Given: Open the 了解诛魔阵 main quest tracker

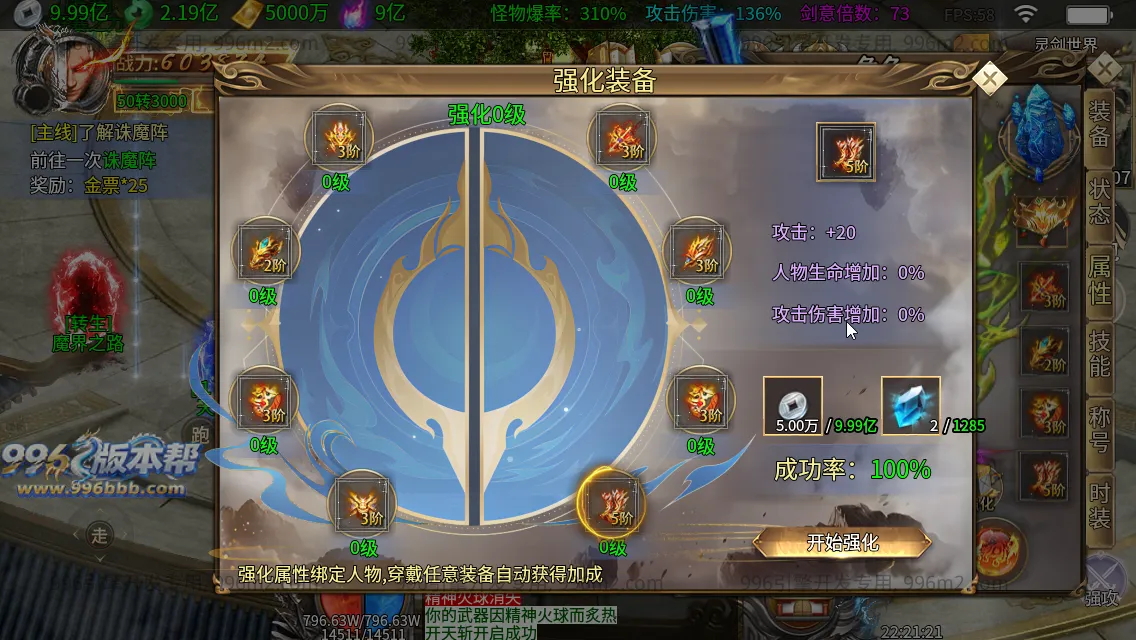Looking at the screenshot, I should click(100, 132).
